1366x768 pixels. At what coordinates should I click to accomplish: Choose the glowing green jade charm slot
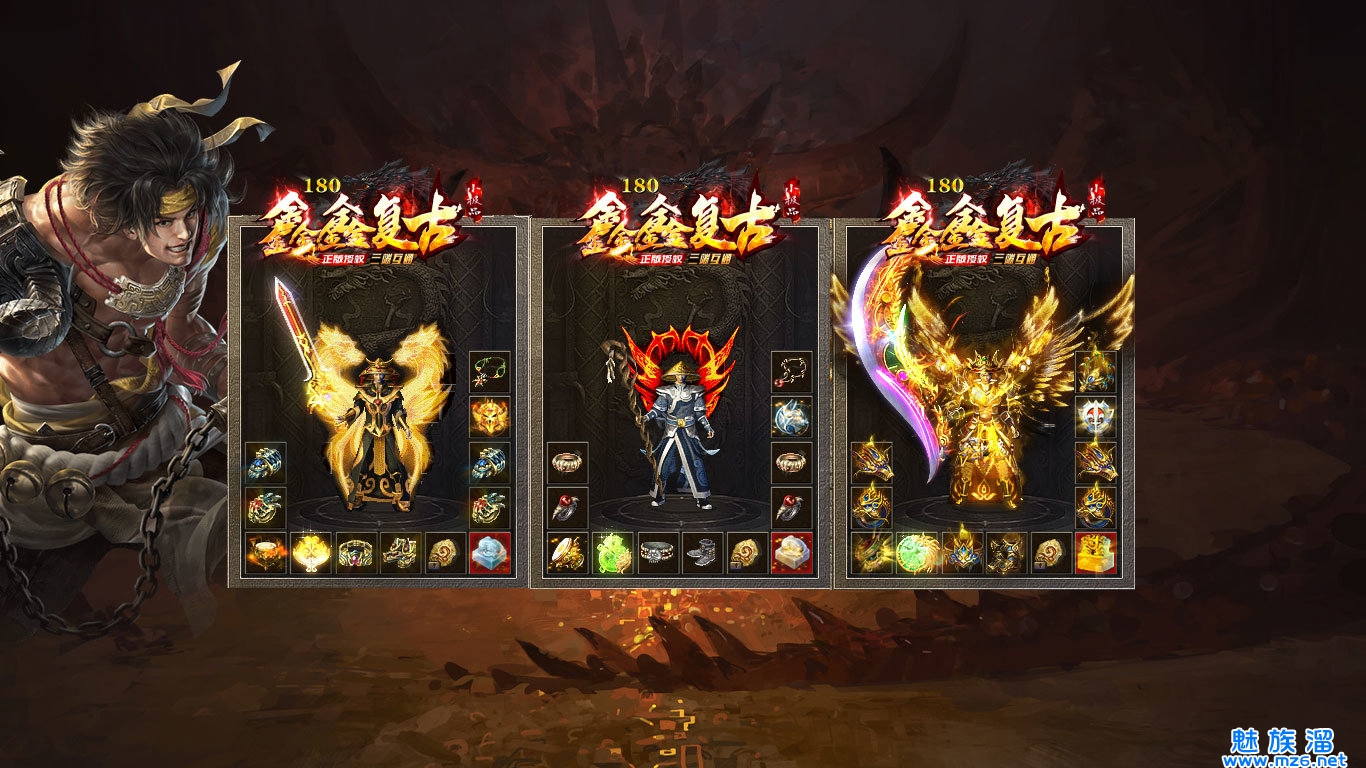[612, 553]
